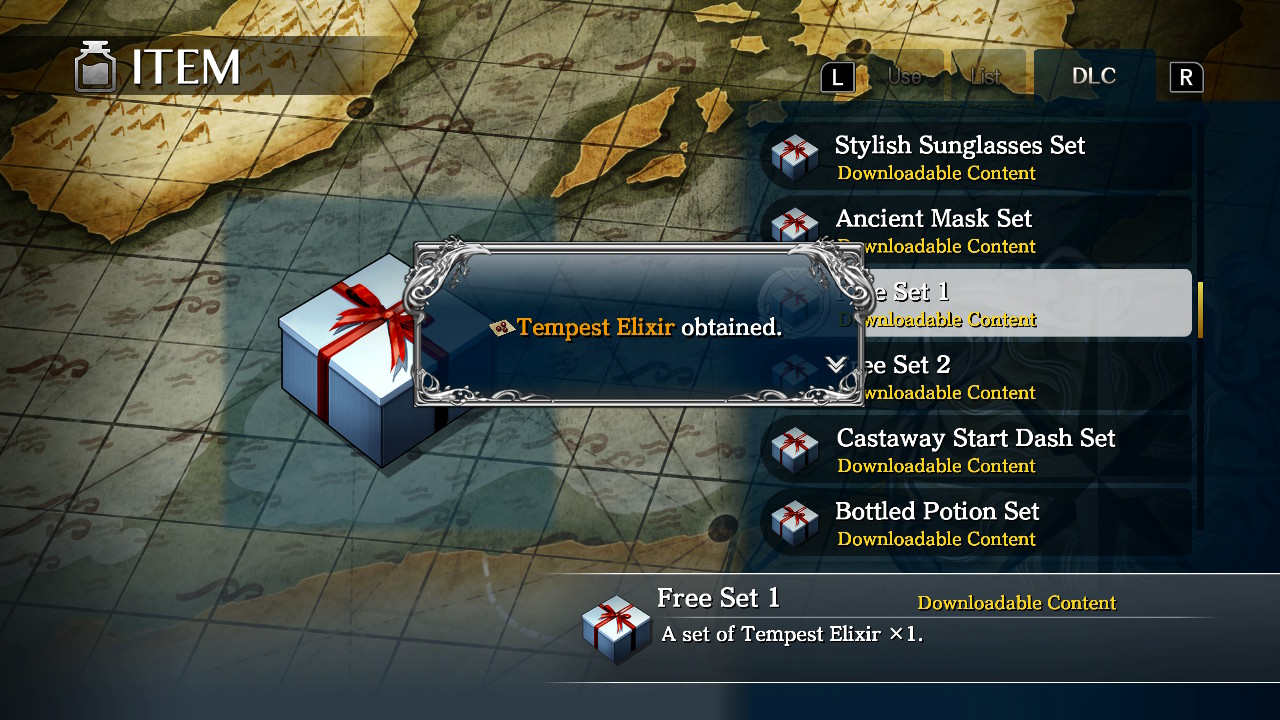Click the gift box icon in the Free Set 1 detail panel
The width and height of the screenshot is (1280, 720).
(x=615, y=625)
